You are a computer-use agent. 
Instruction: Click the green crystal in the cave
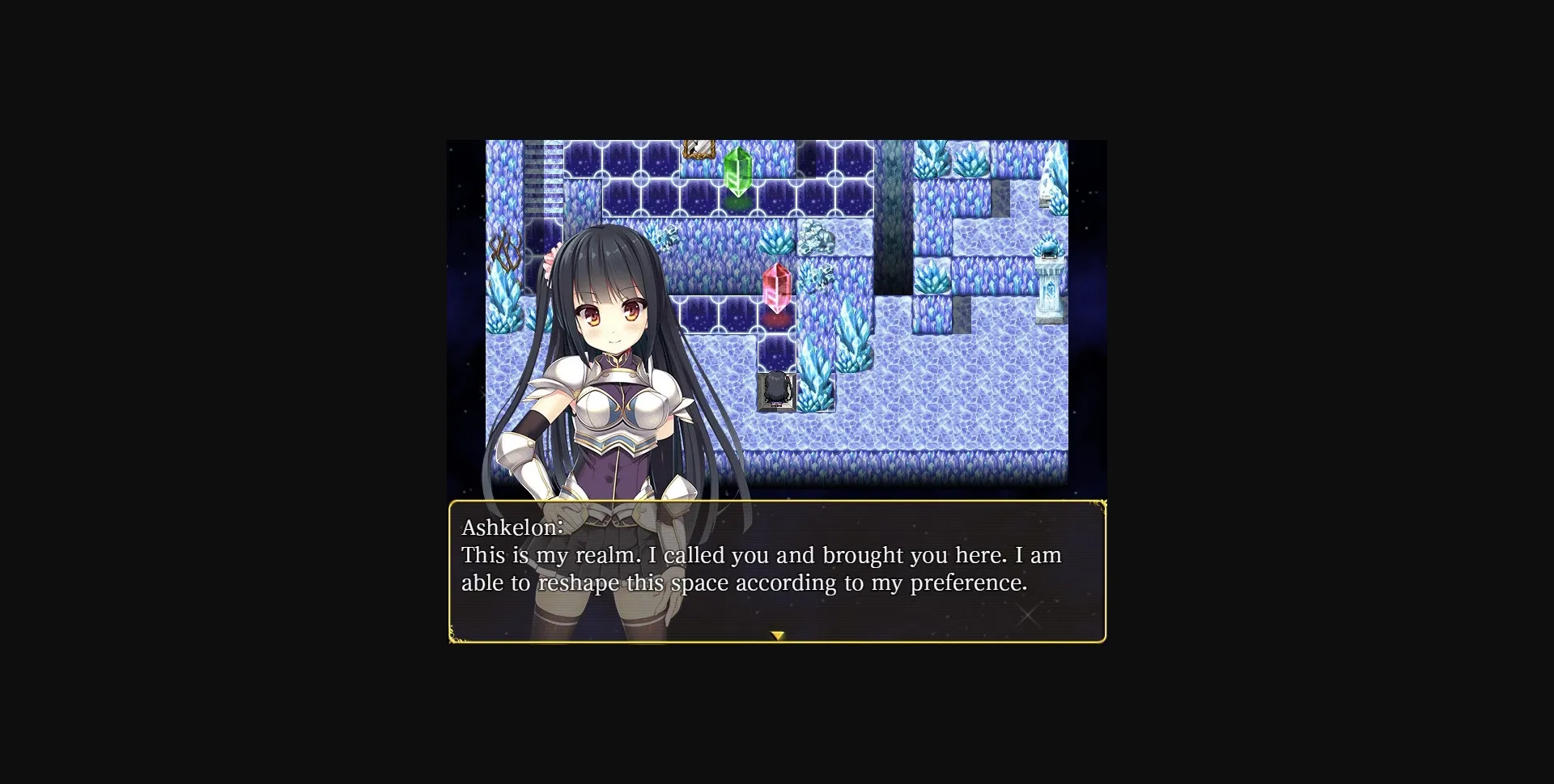737,174
